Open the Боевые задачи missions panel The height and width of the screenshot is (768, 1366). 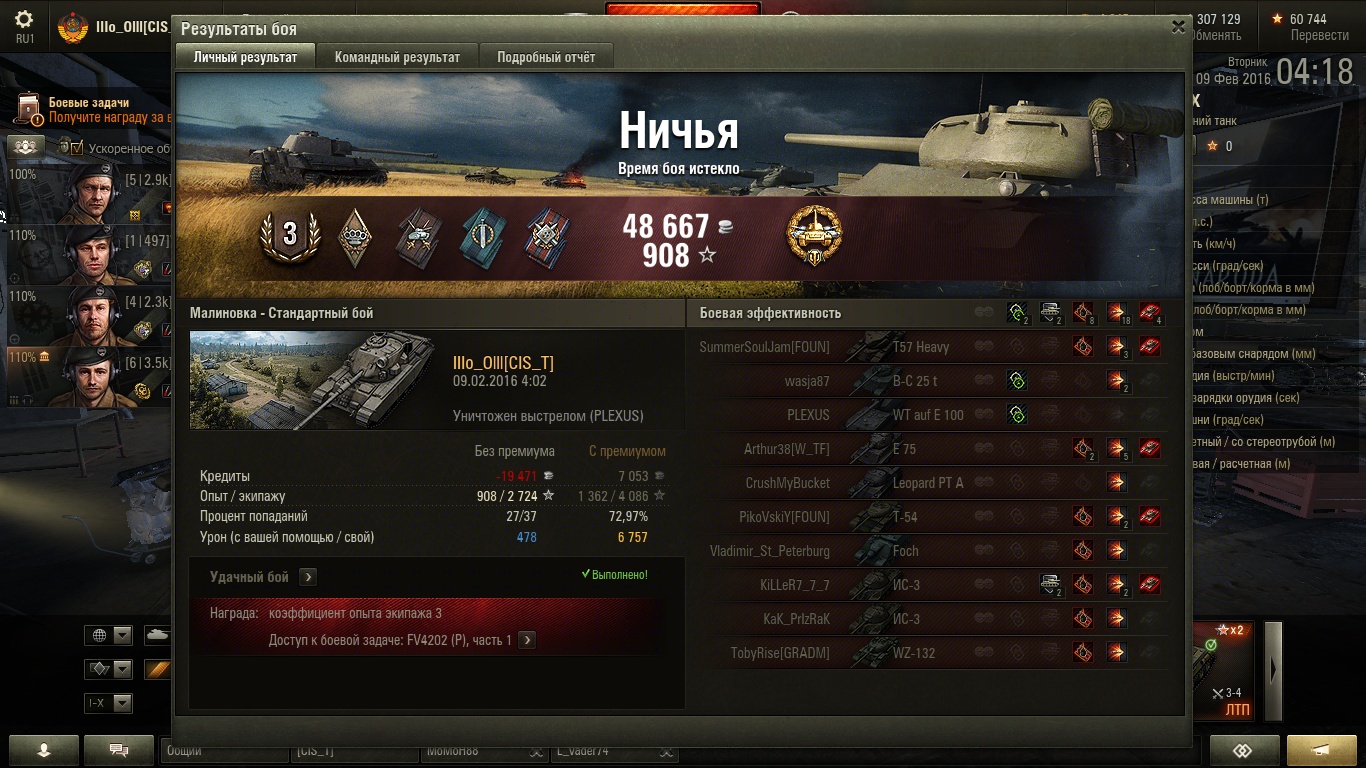(x=88, y=103)
